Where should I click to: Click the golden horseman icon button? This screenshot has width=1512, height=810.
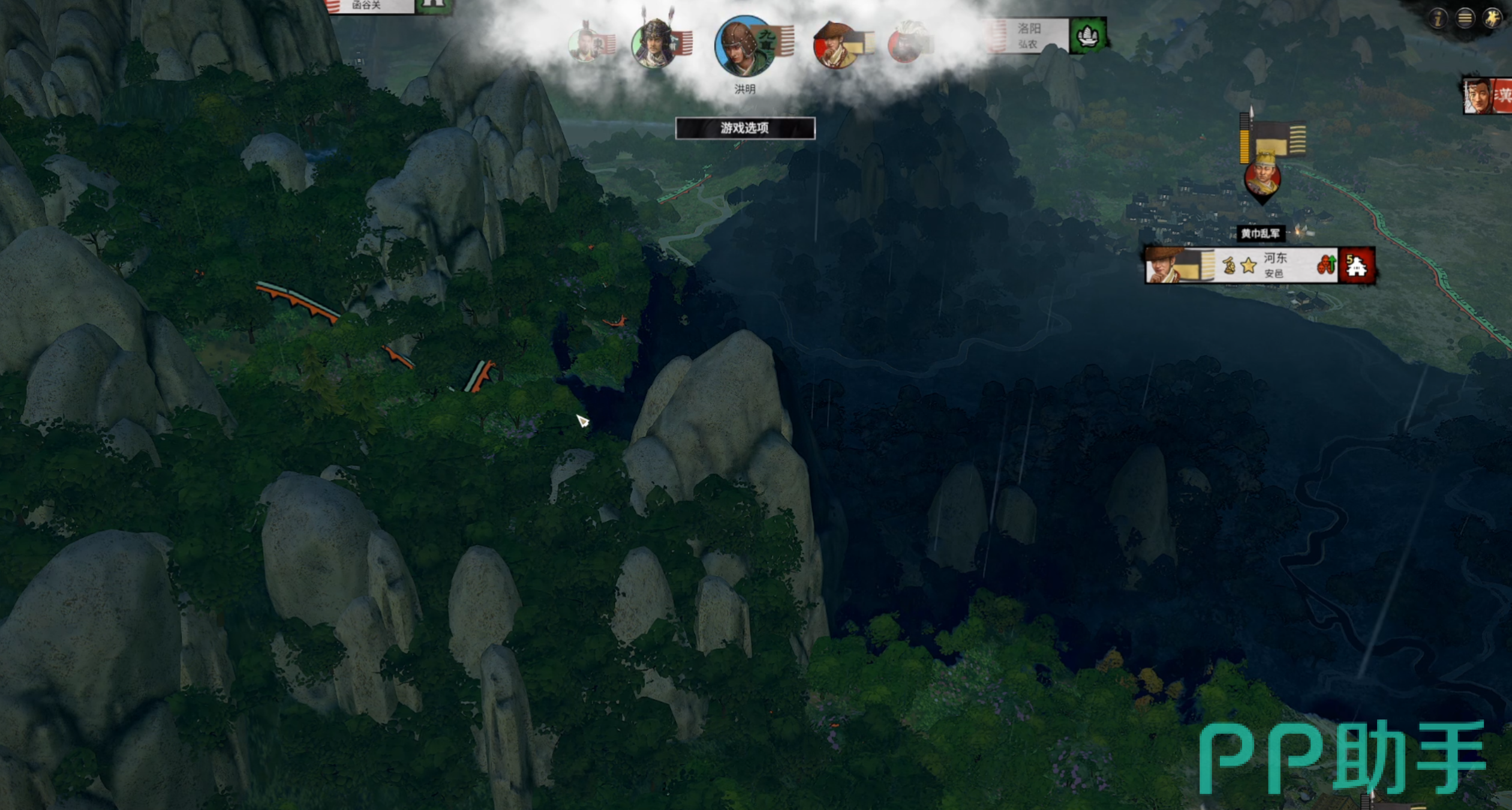point(1492,19)
